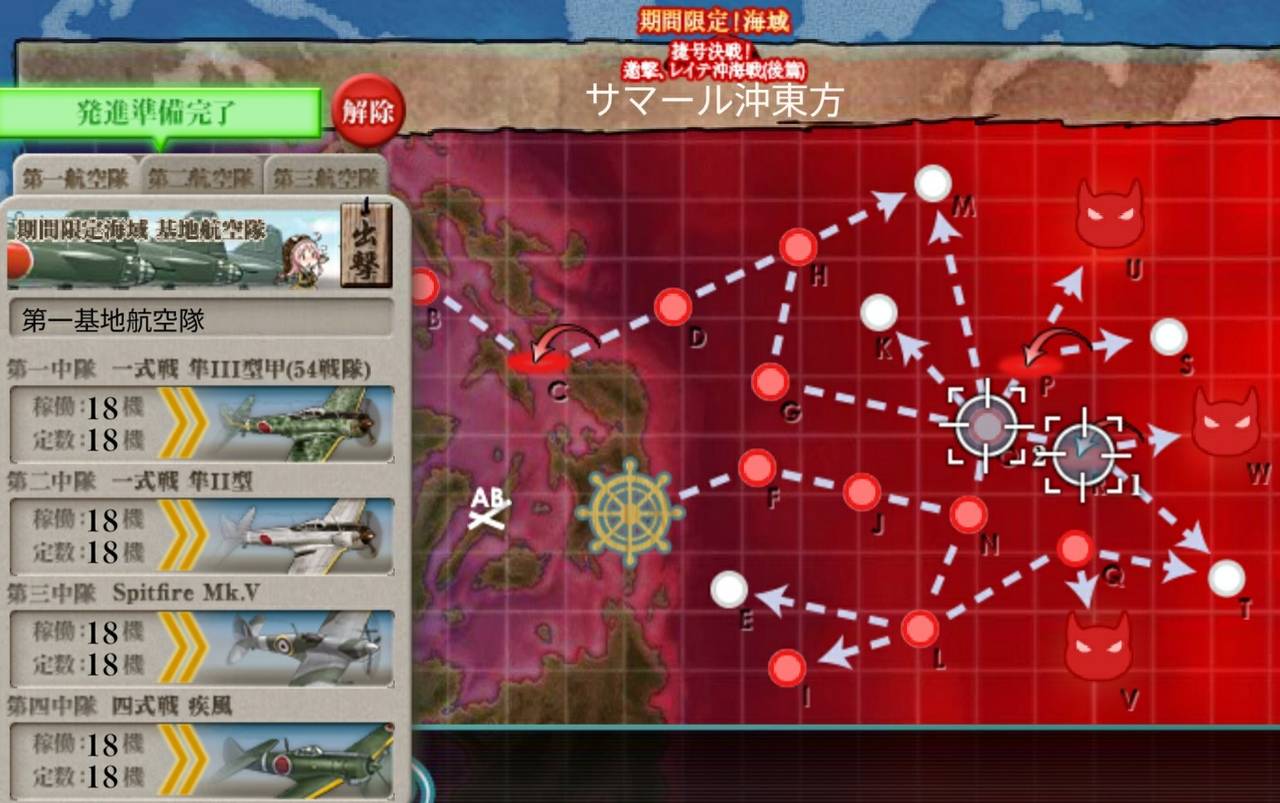Click the crosshair-targeted enemy node near P
The image size is (1280, 803).
click(x=988, y=424)
